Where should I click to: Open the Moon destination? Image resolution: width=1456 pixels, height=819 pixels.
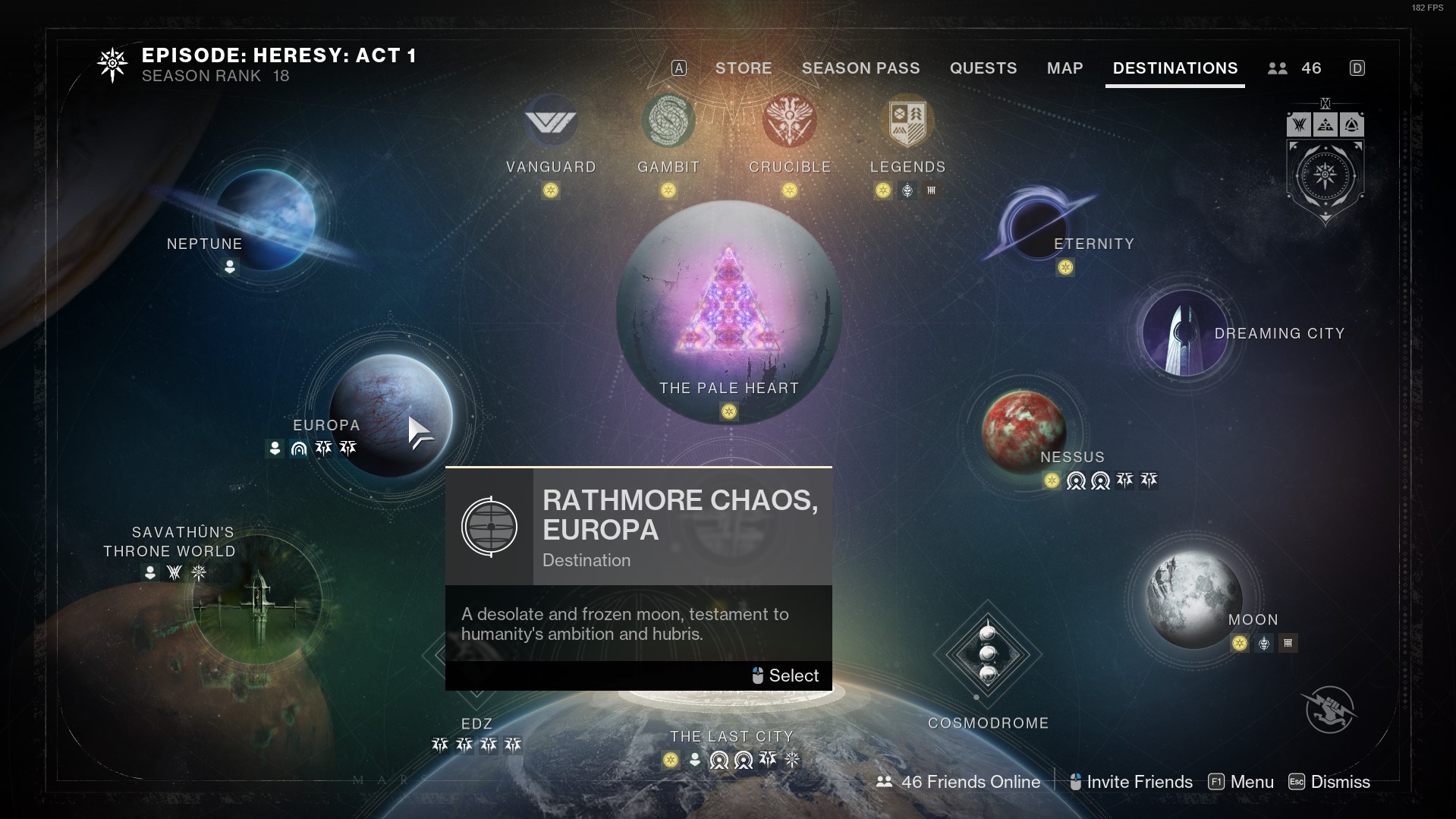point(1193,600)
